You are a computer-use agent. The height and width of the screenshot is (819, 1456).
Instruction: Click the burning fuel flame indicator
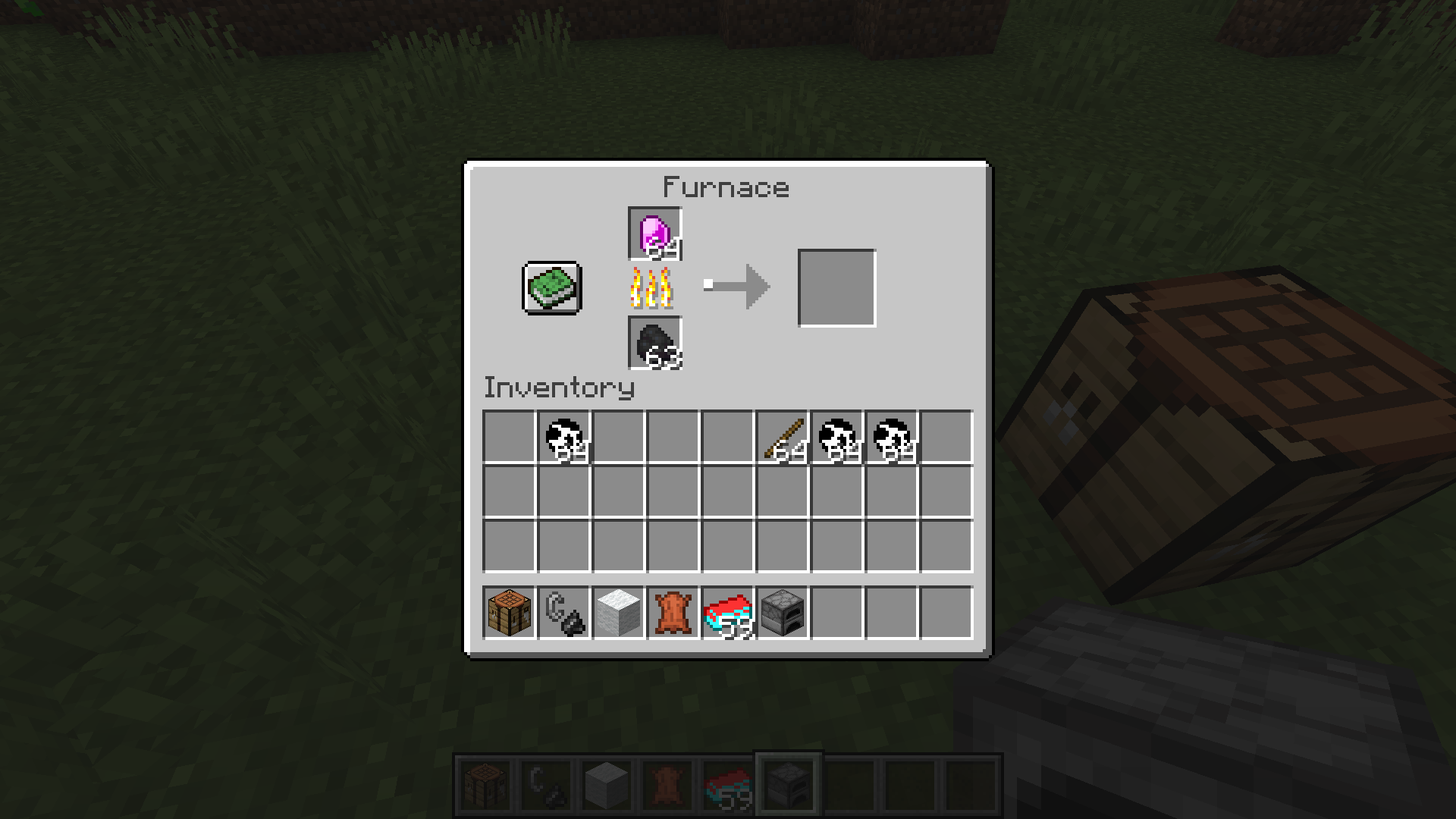pos(652,288)
